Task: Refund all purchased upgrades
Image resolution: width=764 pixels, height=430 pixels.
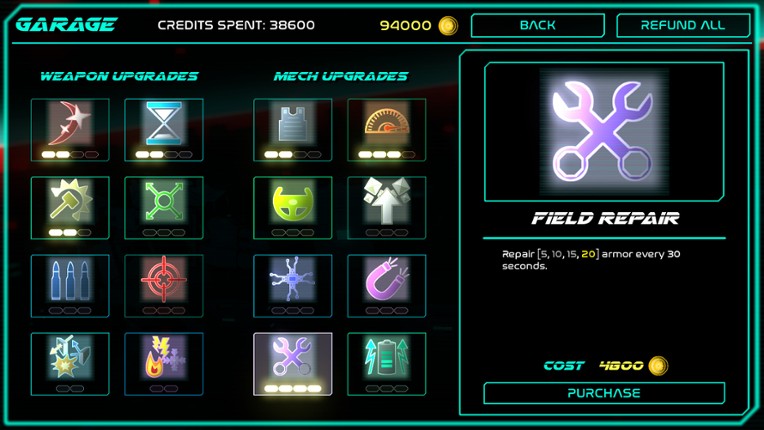Action: point(683,26)
